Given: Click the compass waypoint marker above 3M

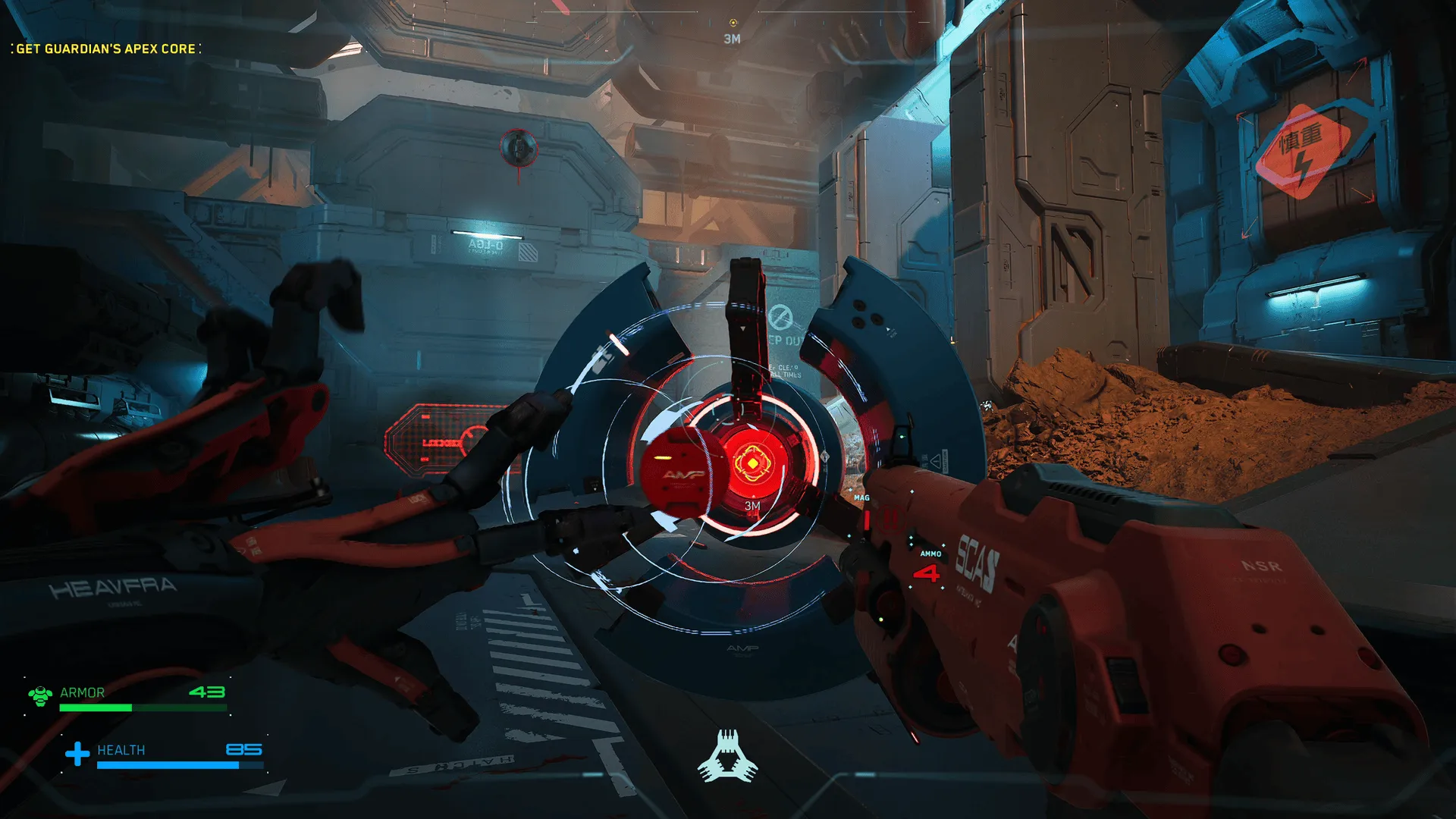Looking at the screenshot, I should (733, 23).
